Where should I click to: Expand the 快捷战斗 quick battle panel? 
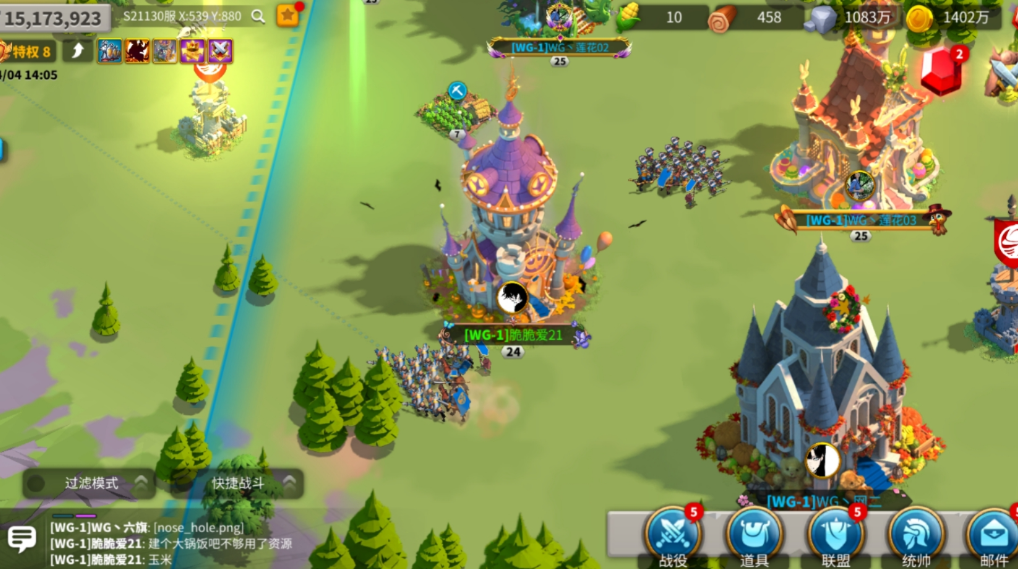(240, 483)
